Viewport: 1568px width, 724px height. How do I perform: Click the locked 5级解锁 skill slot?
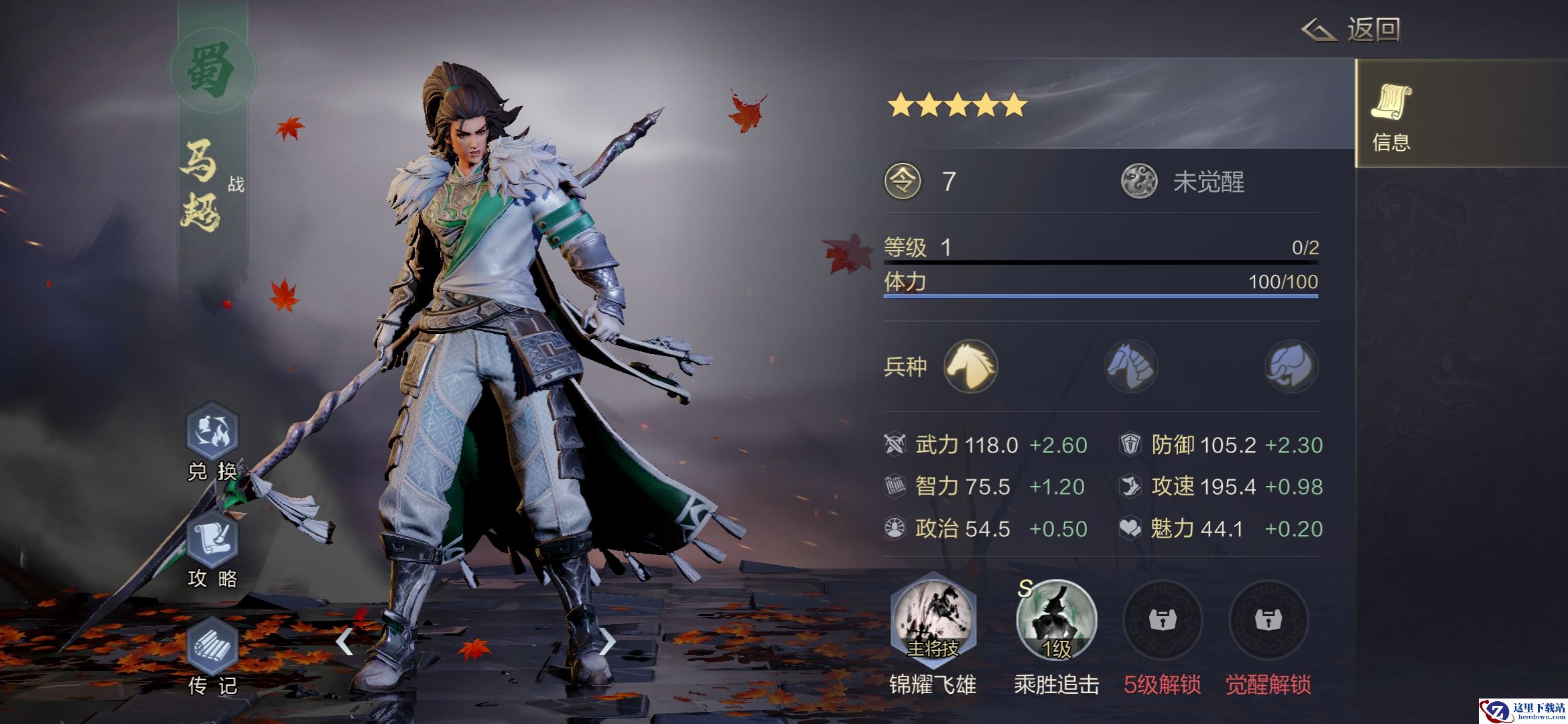click(1162, 620)
